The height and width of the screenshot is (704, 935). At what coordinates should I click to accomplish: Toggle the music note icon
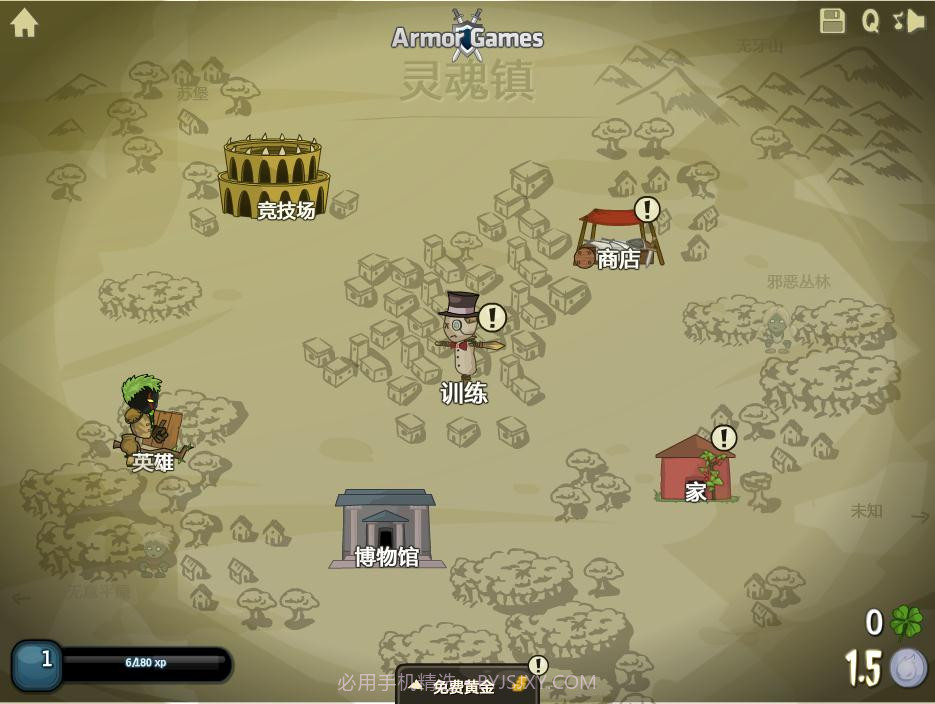(x=897, y=20)
